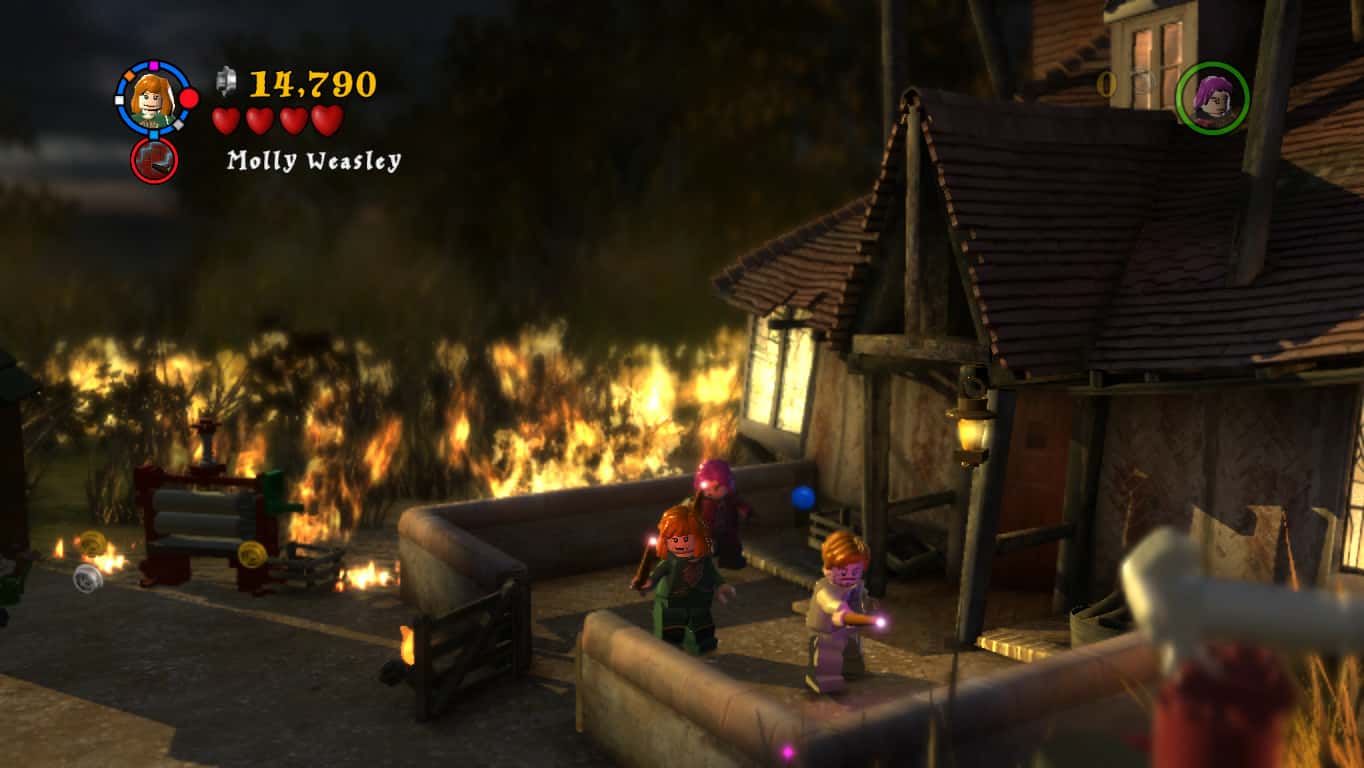This screenshot has height=768, width=1364.
Task: Click the Molly Weasley name label
Action: point(314,159)
